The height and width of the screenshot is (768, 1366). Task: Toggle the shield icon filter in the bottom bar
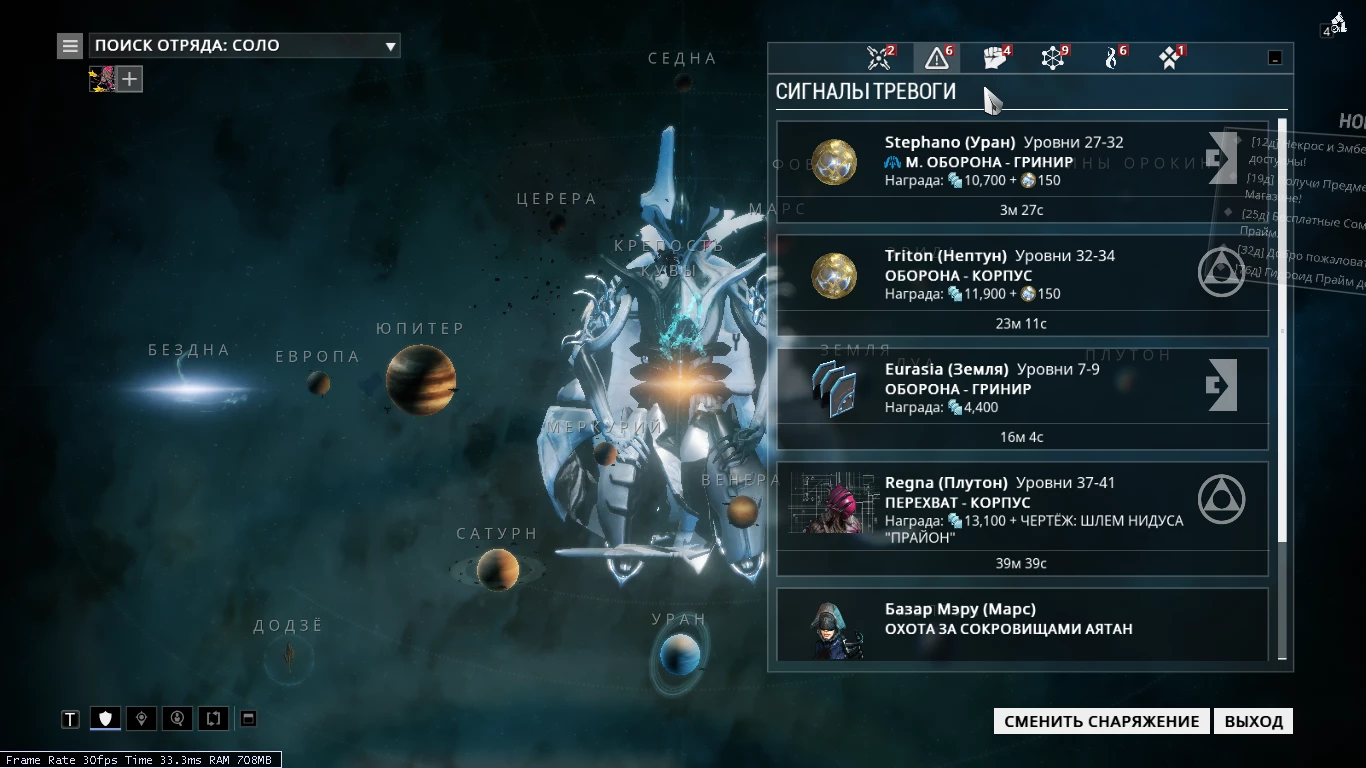click(106, 718)
